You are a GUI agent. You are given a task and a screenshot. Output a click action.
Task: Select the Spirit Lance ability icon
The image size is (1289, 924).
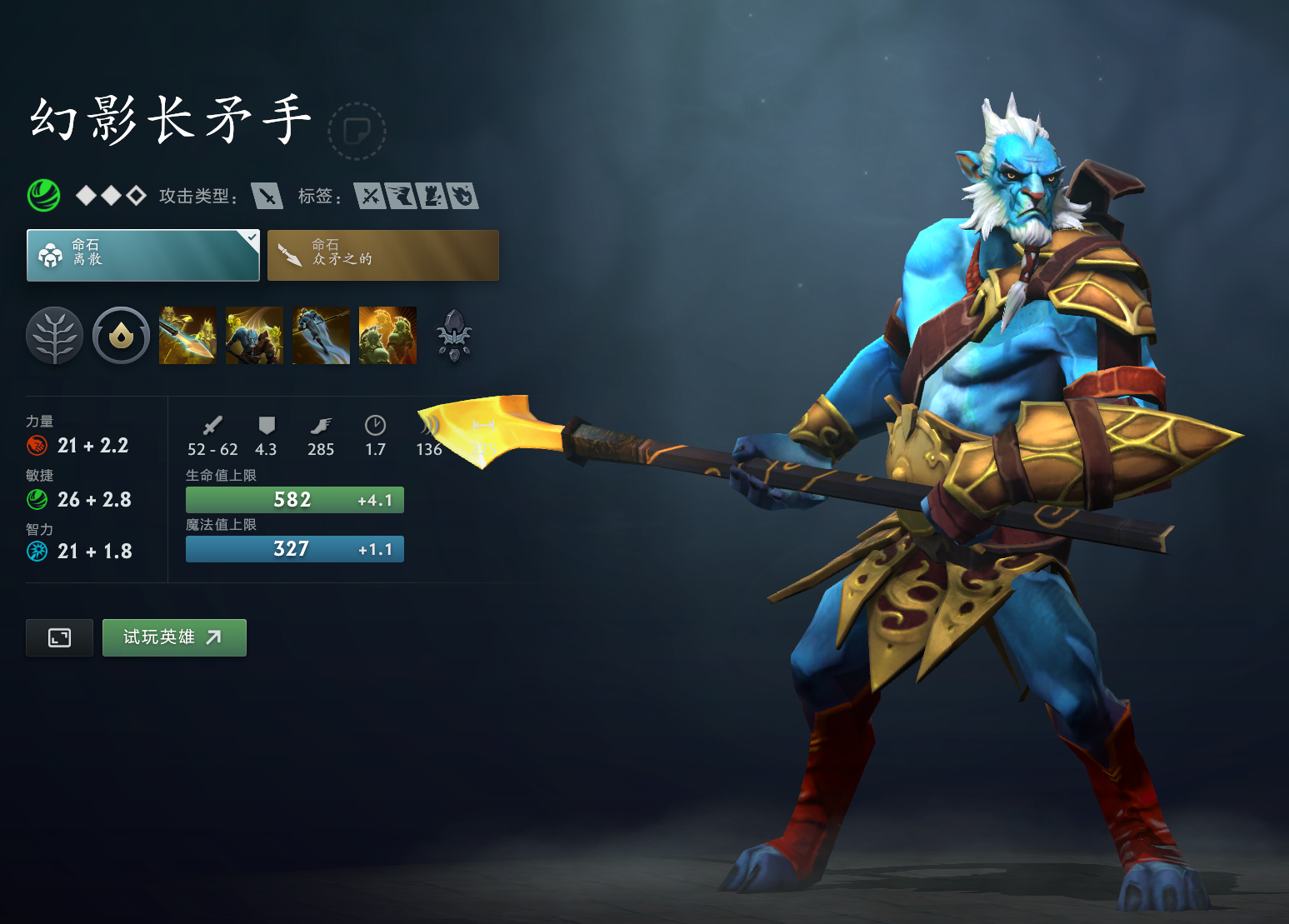(187, 336)
